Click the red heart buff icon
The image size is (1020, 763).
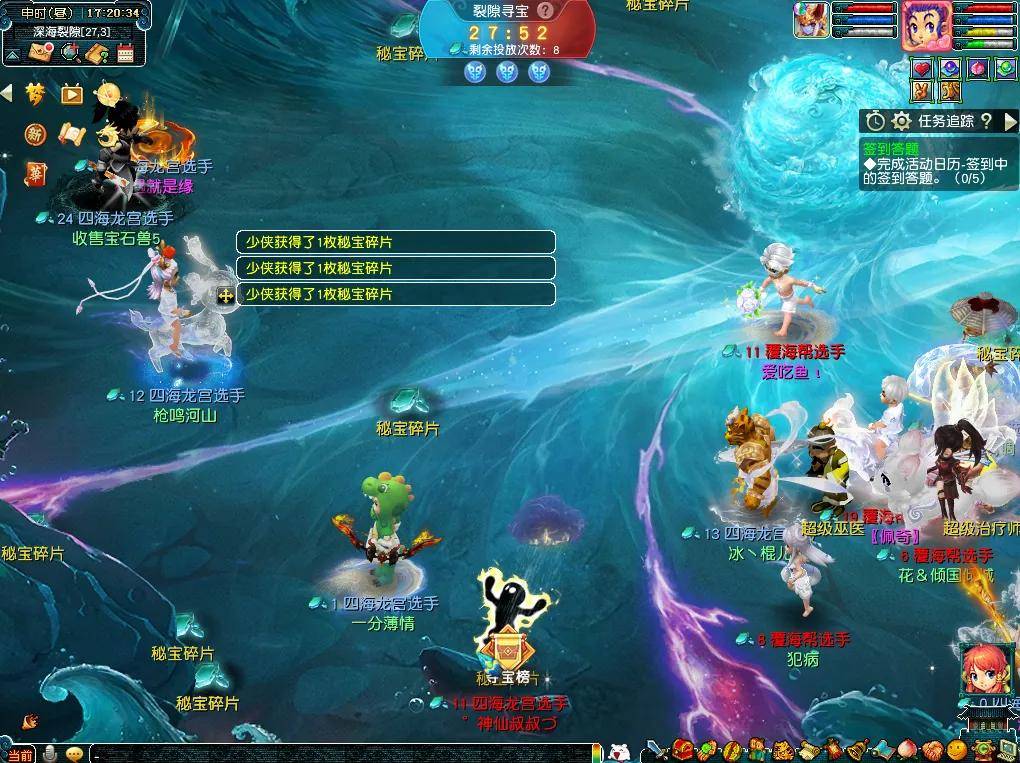tap(922, 68)
